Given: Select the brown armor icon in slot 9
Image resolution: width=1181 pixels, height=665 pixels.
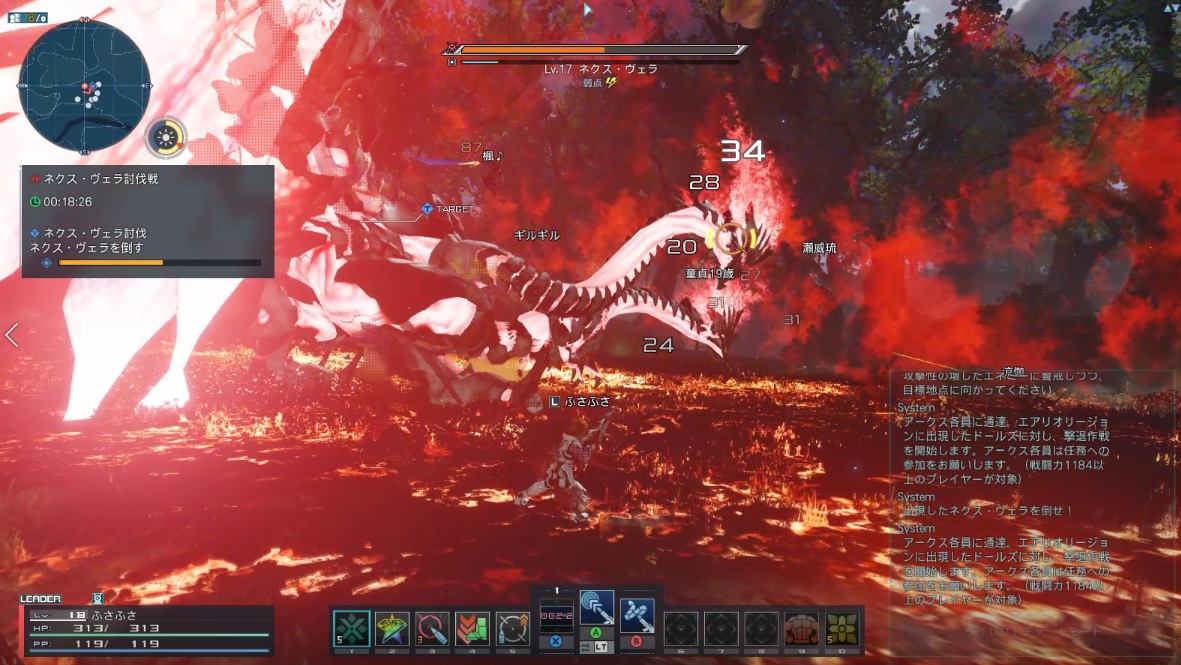Looking at the screenshot, I should click(x=801, y=629).
